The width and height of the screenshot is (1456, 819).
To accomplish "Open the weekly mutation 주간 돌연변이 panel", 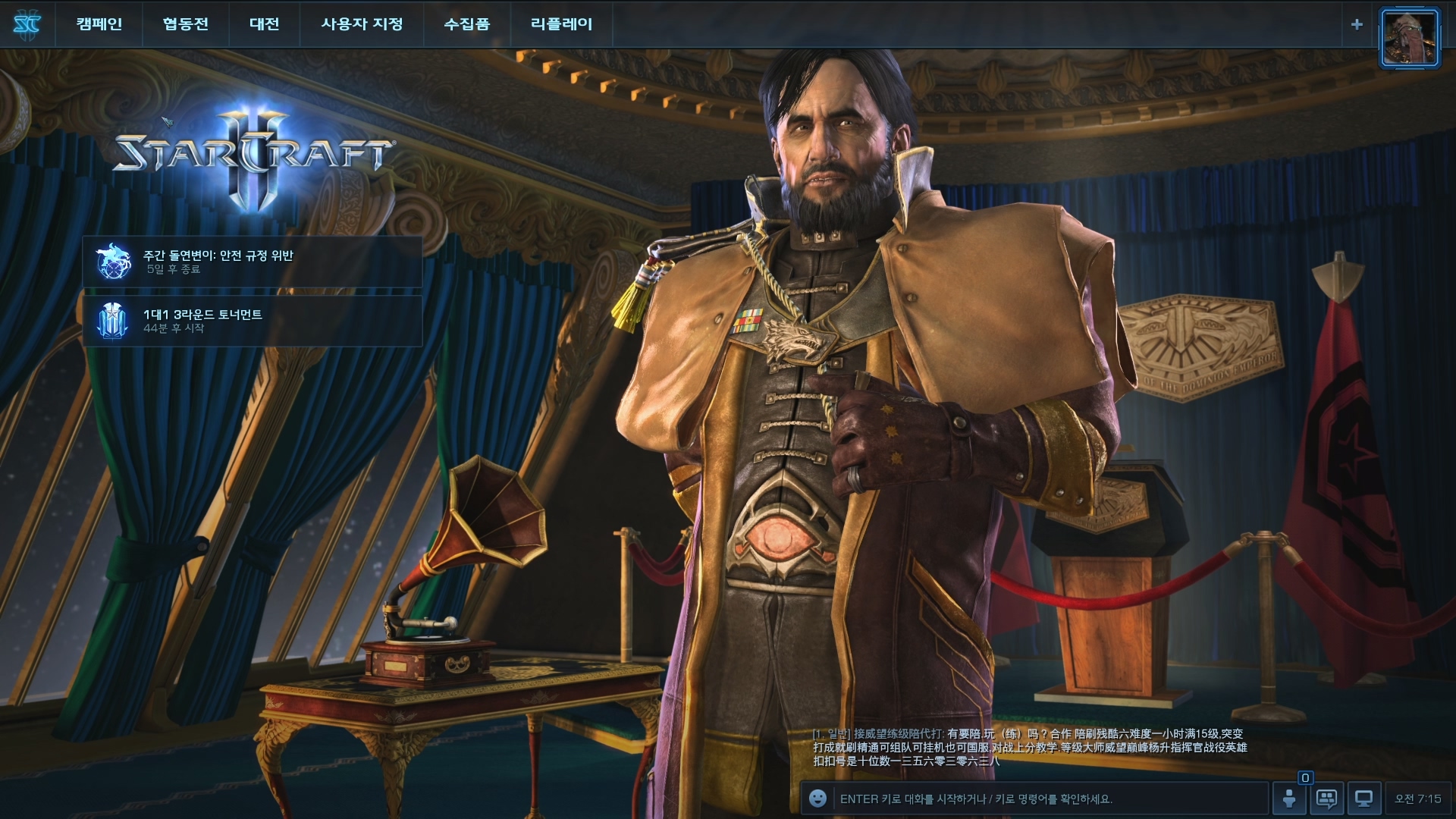I will (252, 262).
